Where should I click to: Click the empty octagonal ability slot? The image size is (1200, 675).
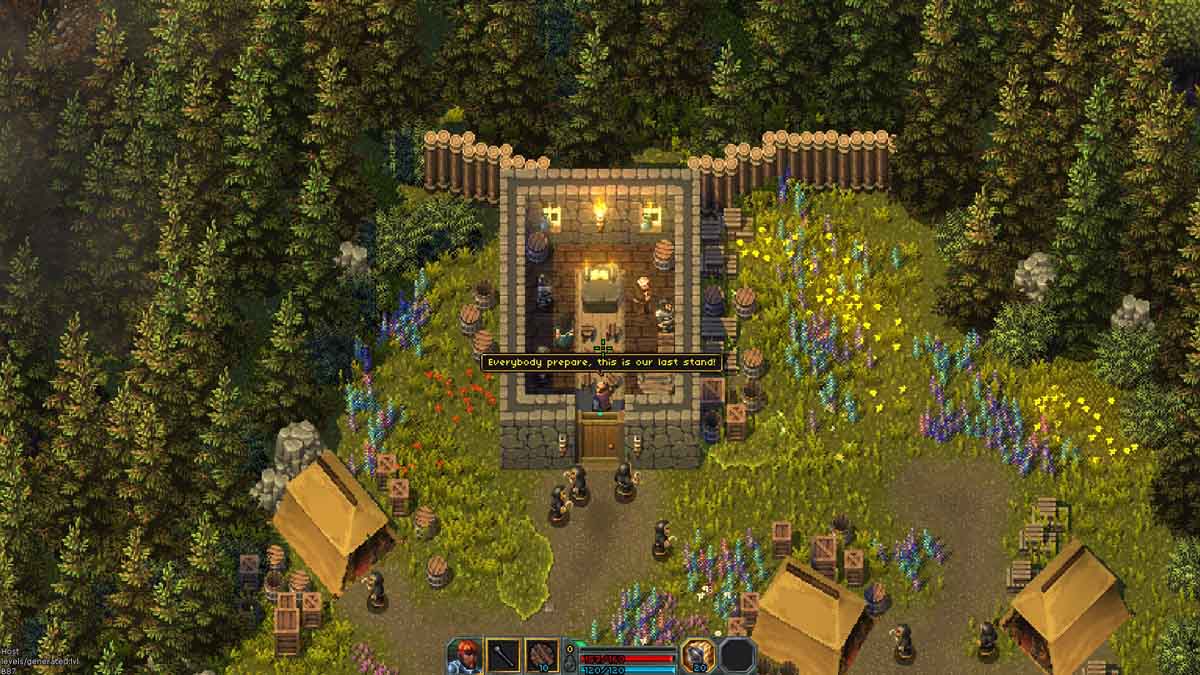[x=737, y=655]
